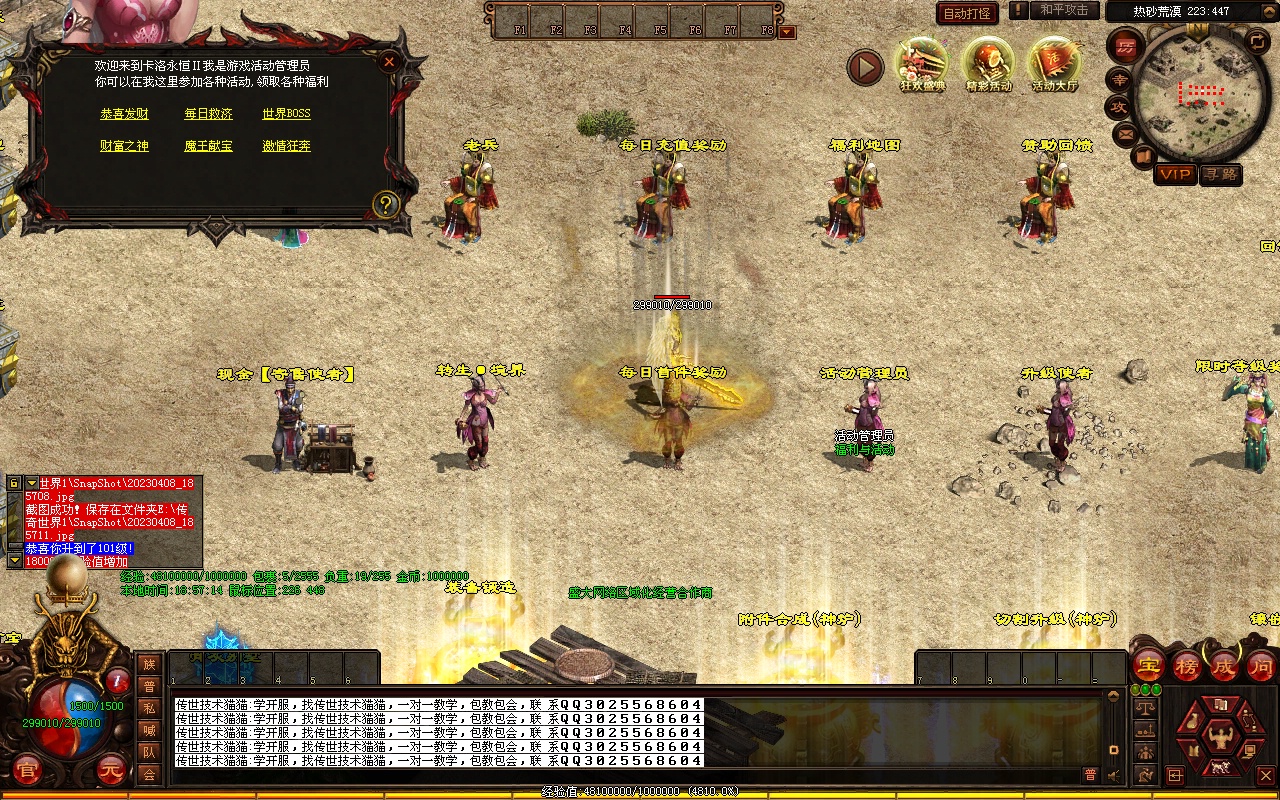This screenshot has height=800, width=1280.
Task: Open the mail envelope icon
Action: tap(1126, 133)
